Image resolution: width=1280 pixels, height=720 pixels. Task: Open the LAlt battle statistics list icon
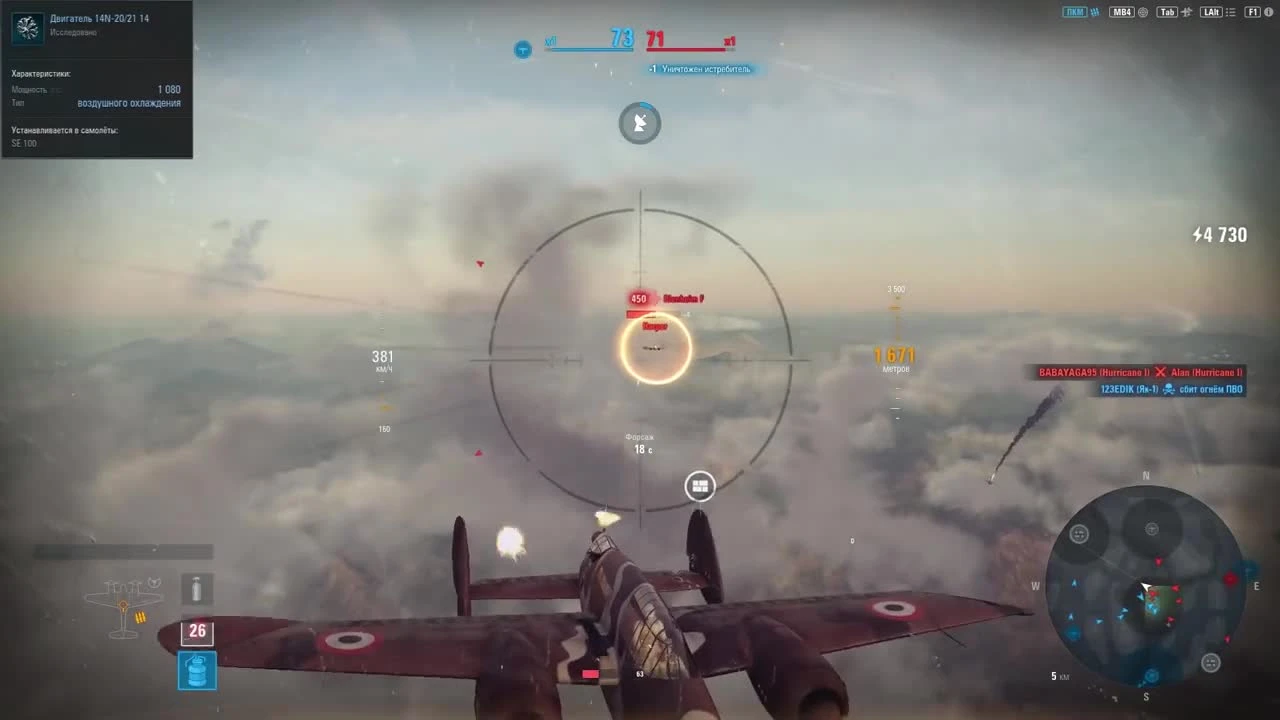pyautogui.click(x=1232, y=12)
